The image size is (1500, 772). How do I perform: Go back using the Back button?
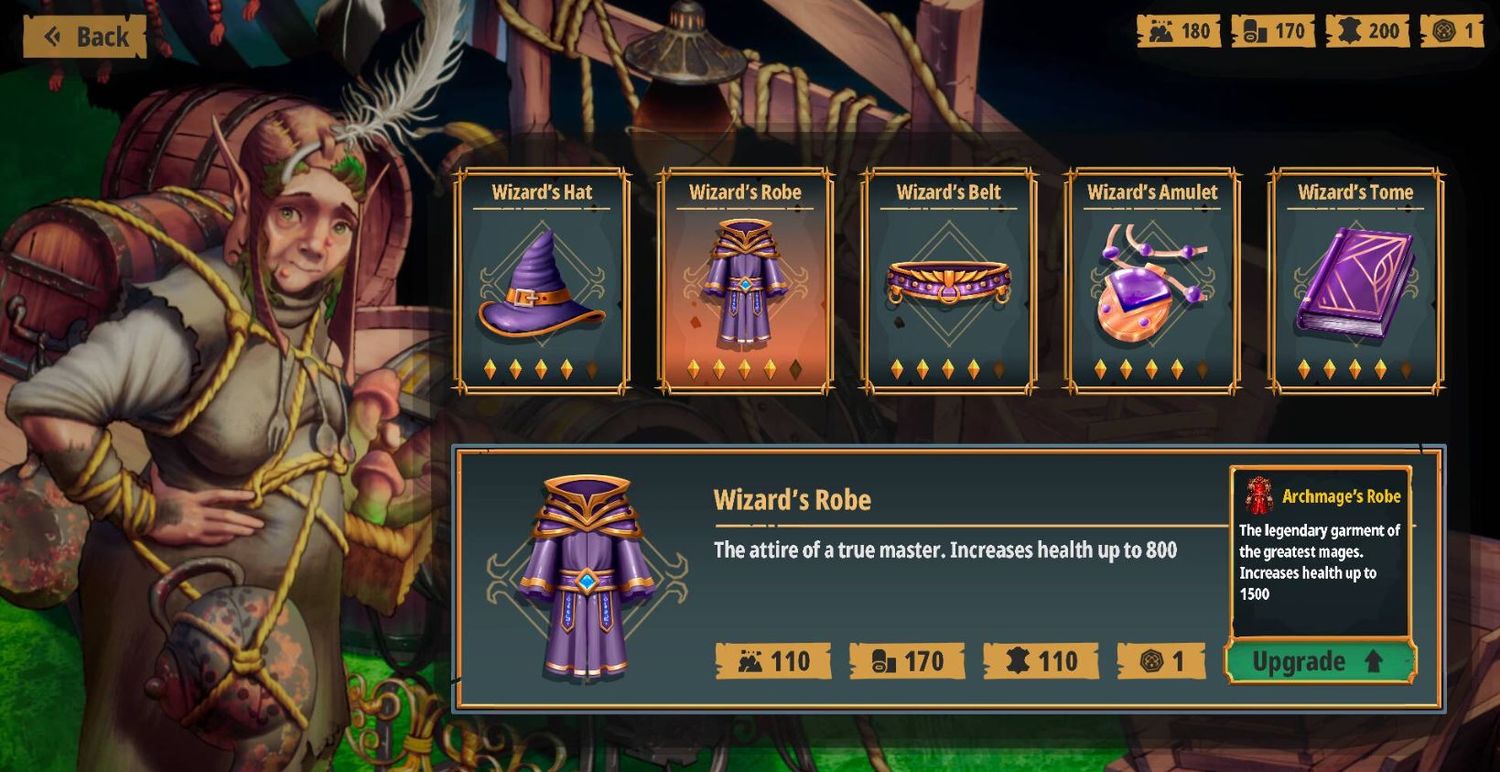[86, 37]
